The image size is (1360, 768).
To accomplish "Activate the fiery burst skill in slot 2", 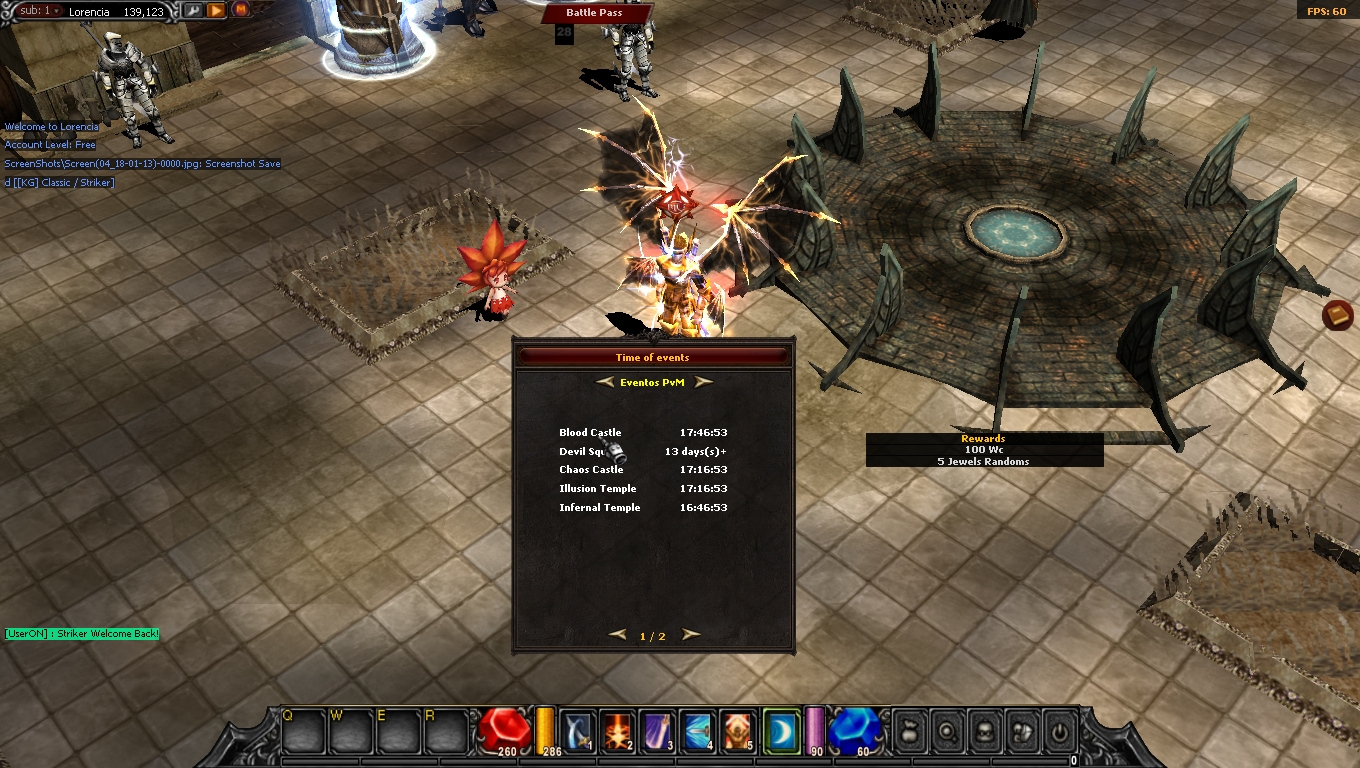I will pyautogui.click(x=617, y=731).
